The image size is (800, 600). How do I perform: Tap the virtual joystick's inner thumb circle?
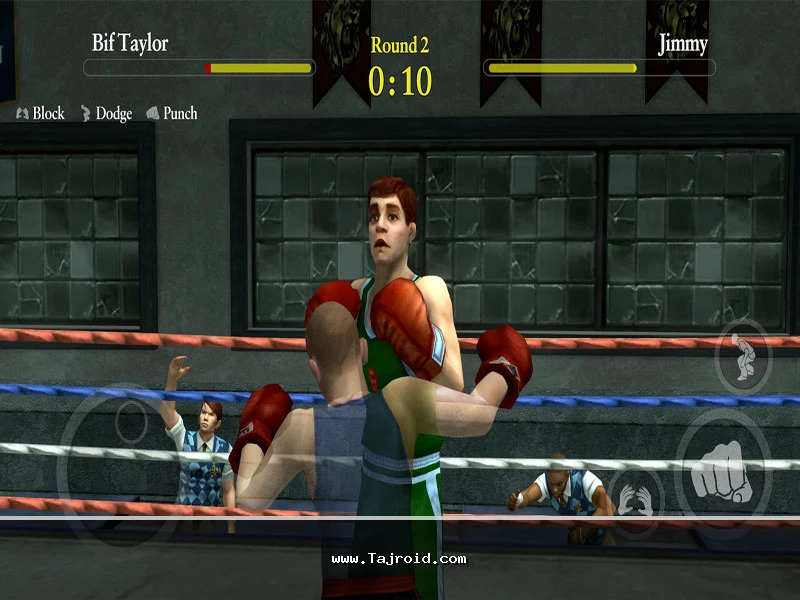[131, 421]
